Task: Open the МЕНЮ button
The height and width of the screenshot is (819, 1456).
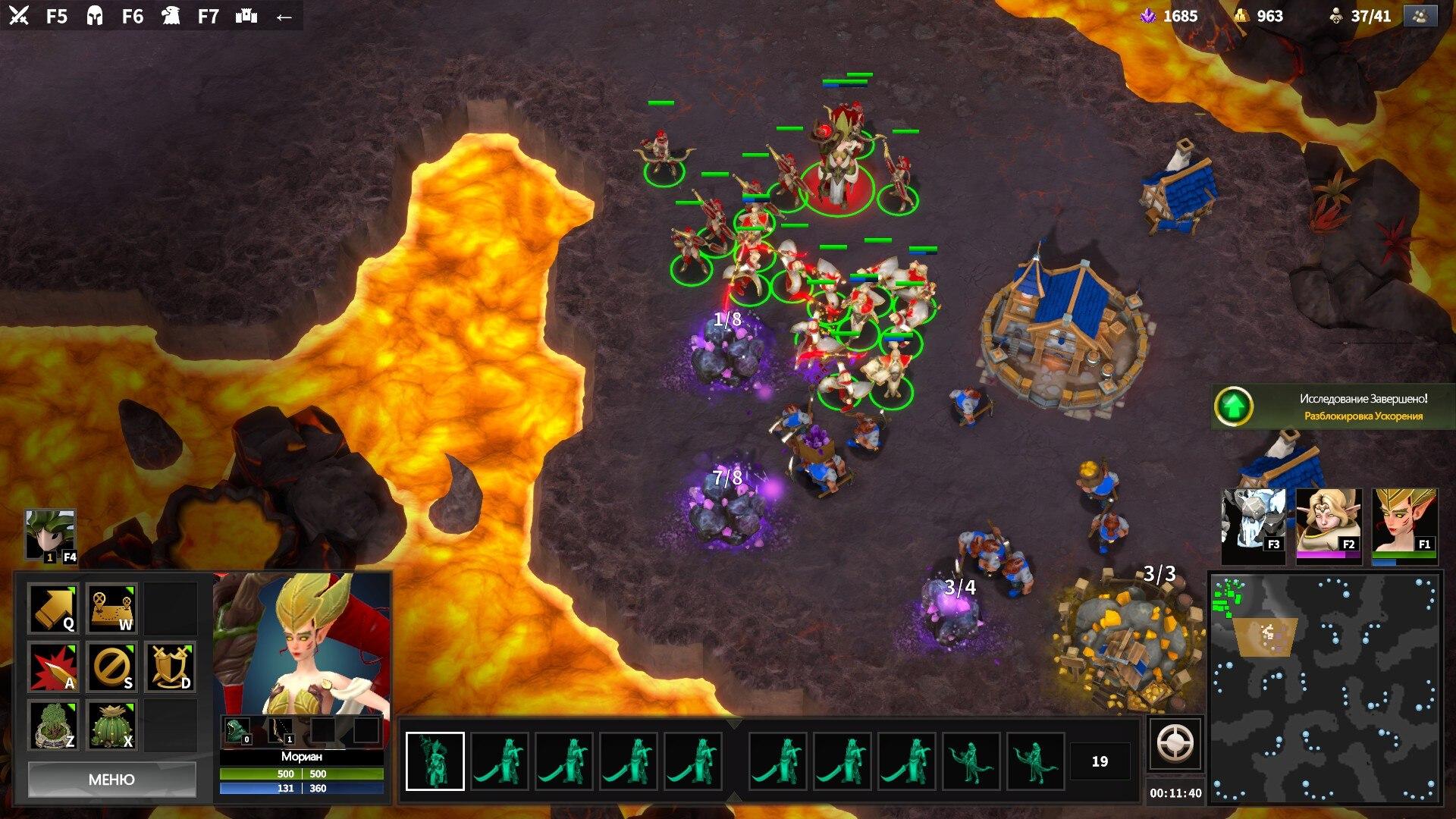Action: click(111, 780)
